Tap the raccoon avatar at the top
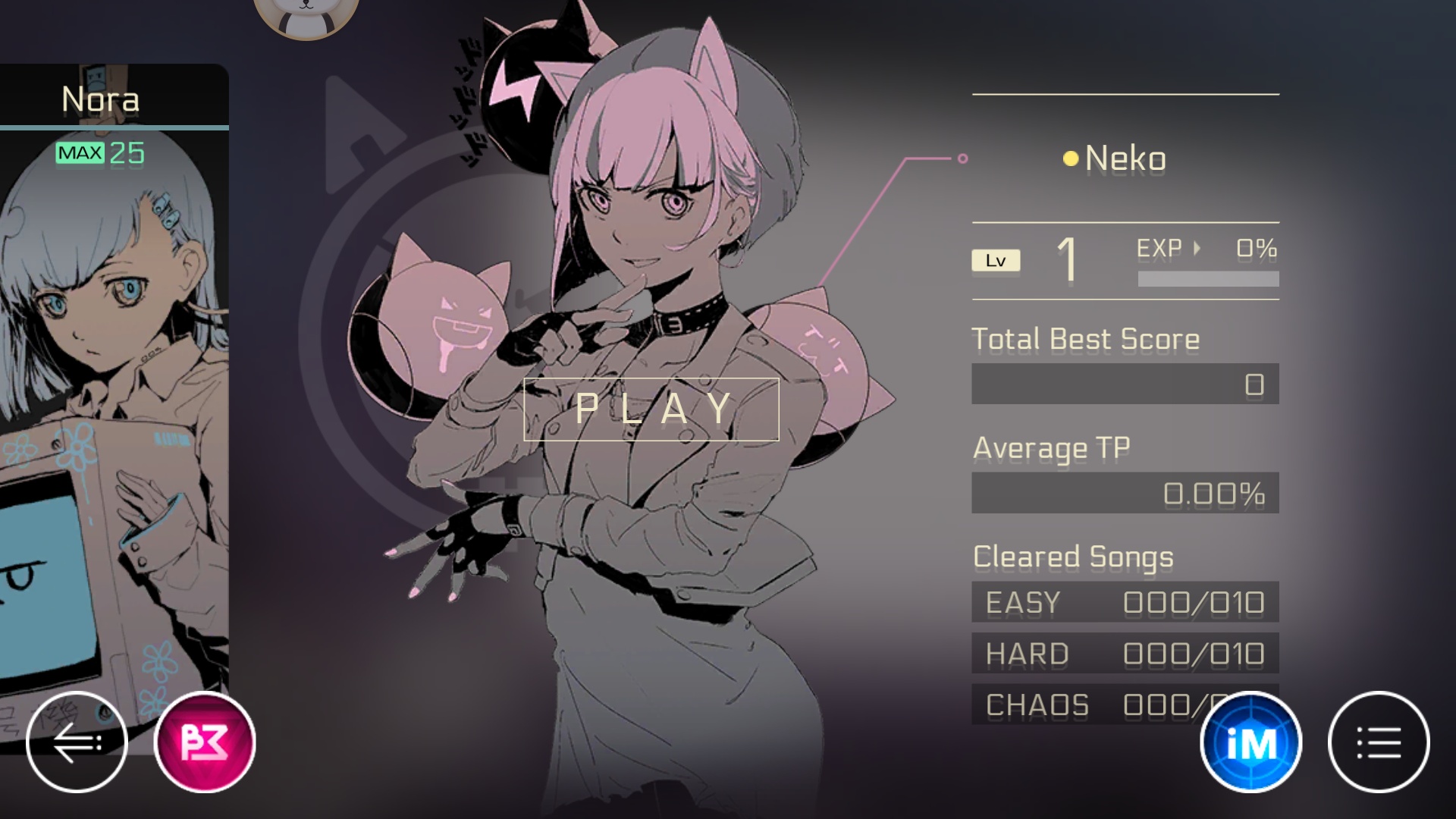 (306, 14)
